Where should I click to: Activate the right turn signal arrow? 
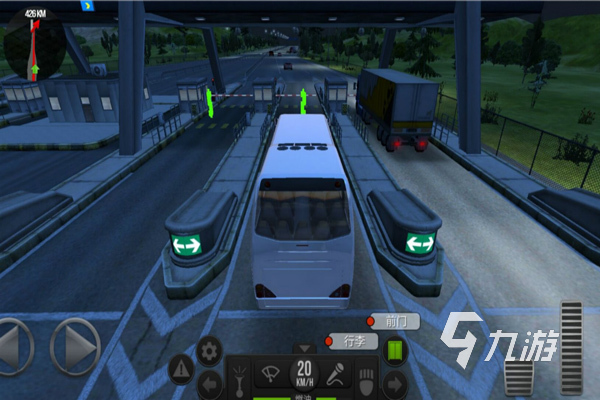(x=392, y=382)
